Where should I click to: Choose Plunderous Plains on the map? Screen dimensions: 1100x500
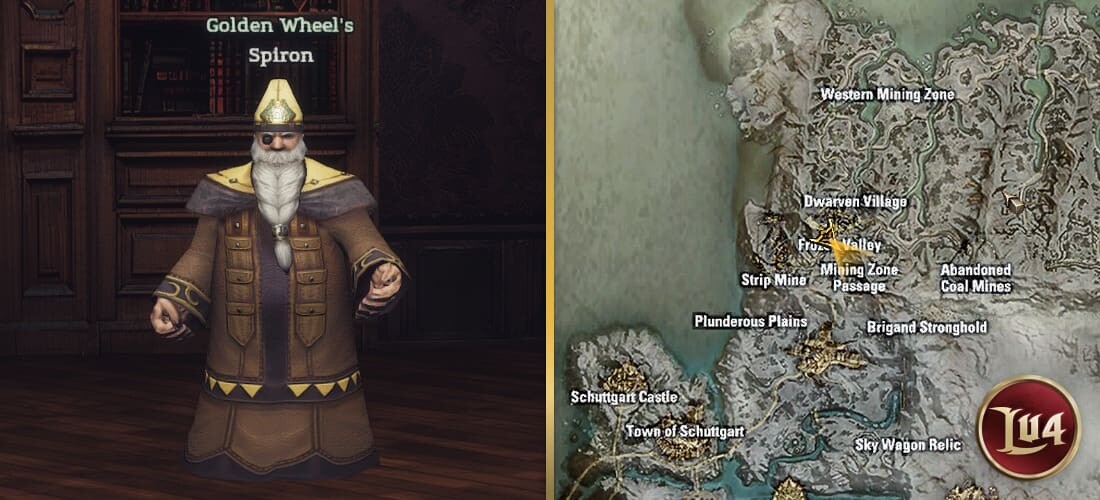[750, 321]
